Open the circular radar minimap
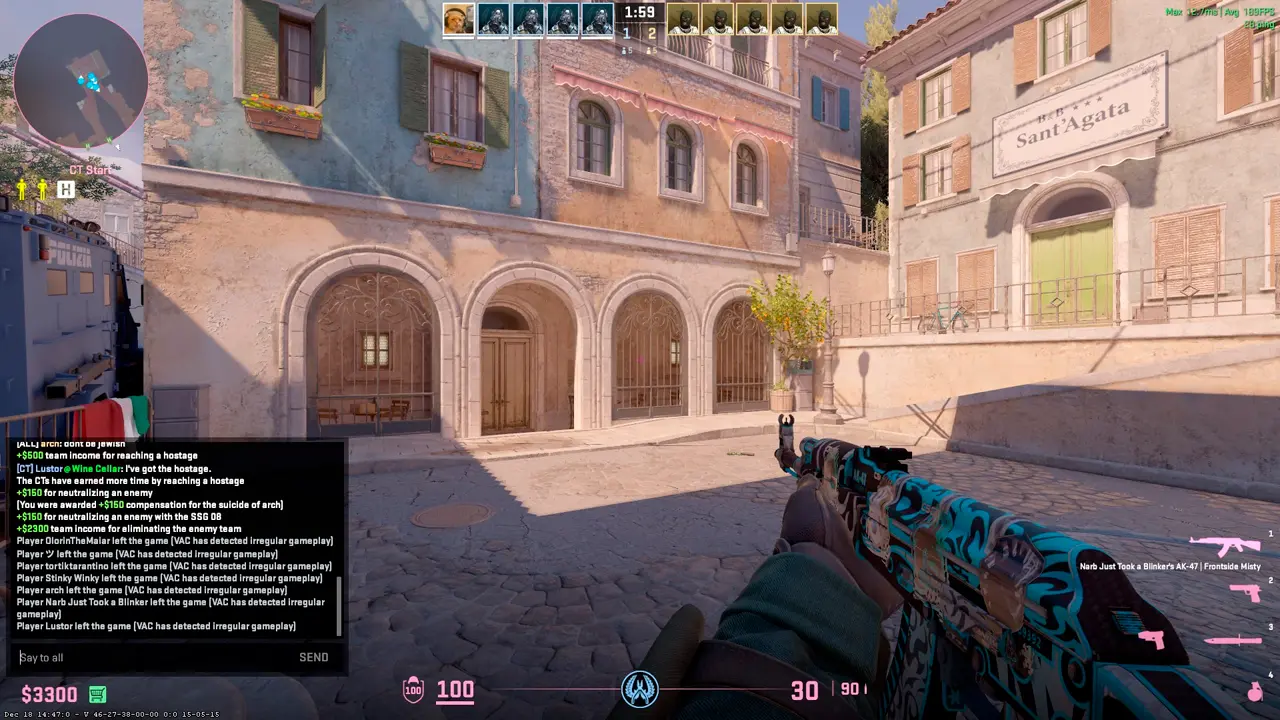The height and width of the screenshot is (720, 1280). point(81,82)
